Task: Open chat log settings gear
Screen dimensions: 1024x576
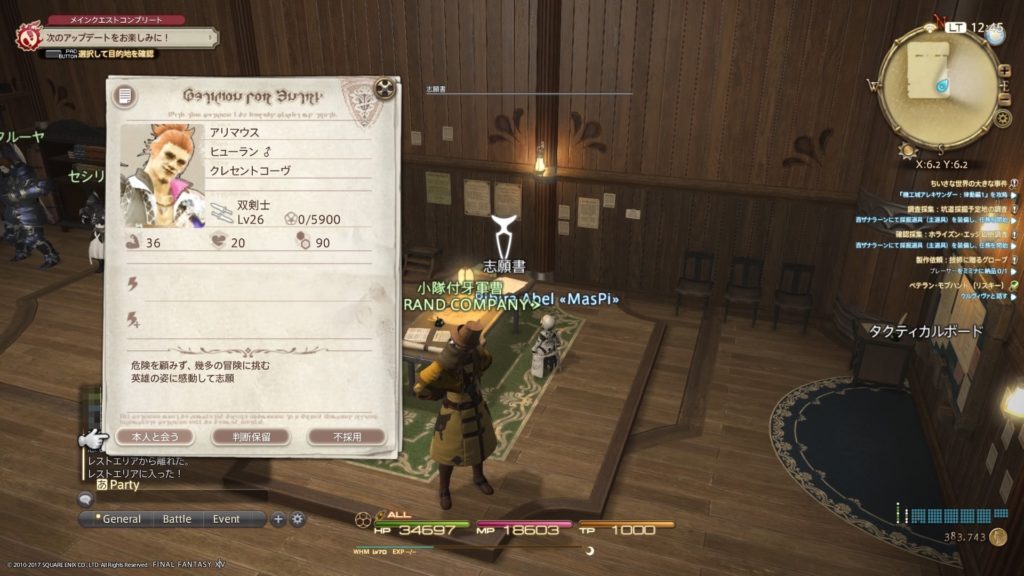Action: pyautogui.click(x=297, y=519)
